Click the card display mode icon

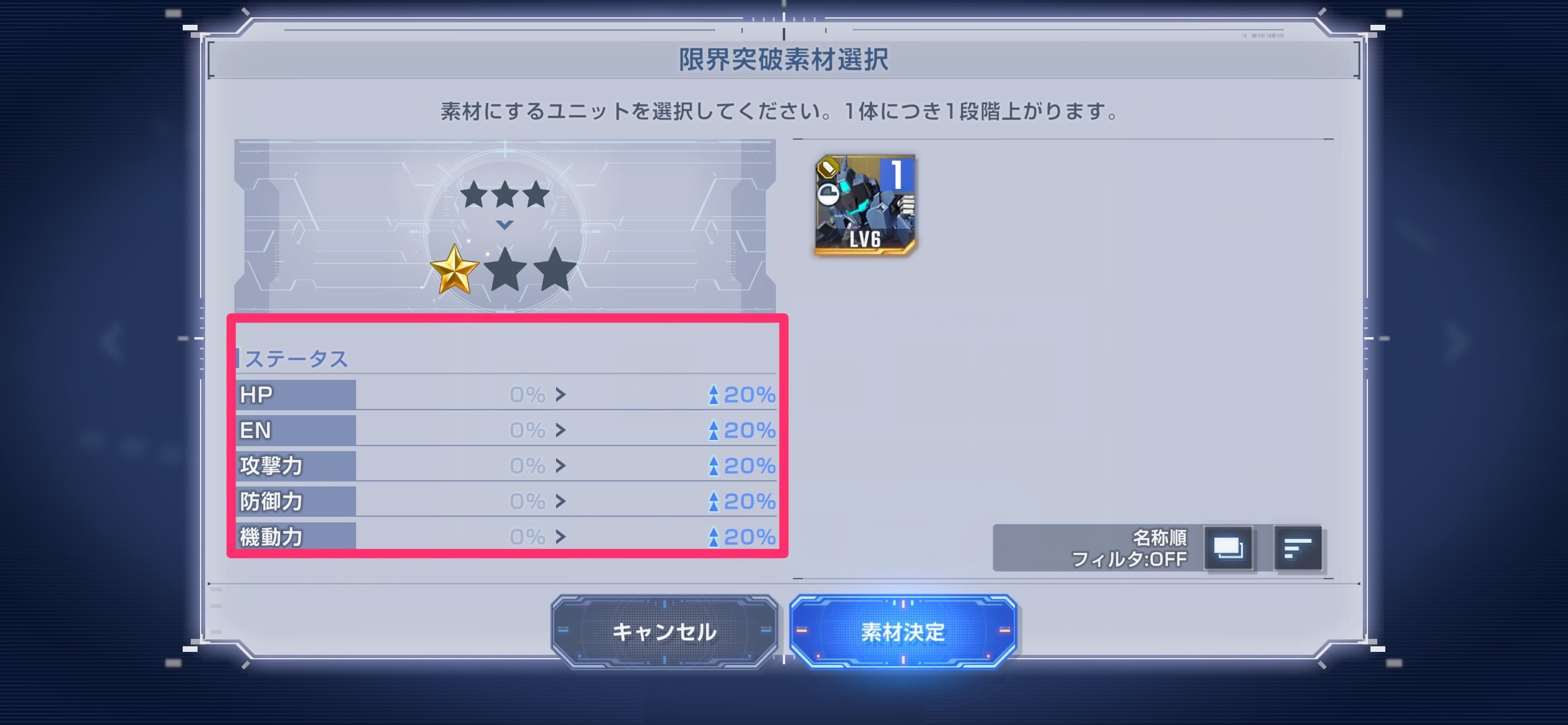click(1228, 548)
